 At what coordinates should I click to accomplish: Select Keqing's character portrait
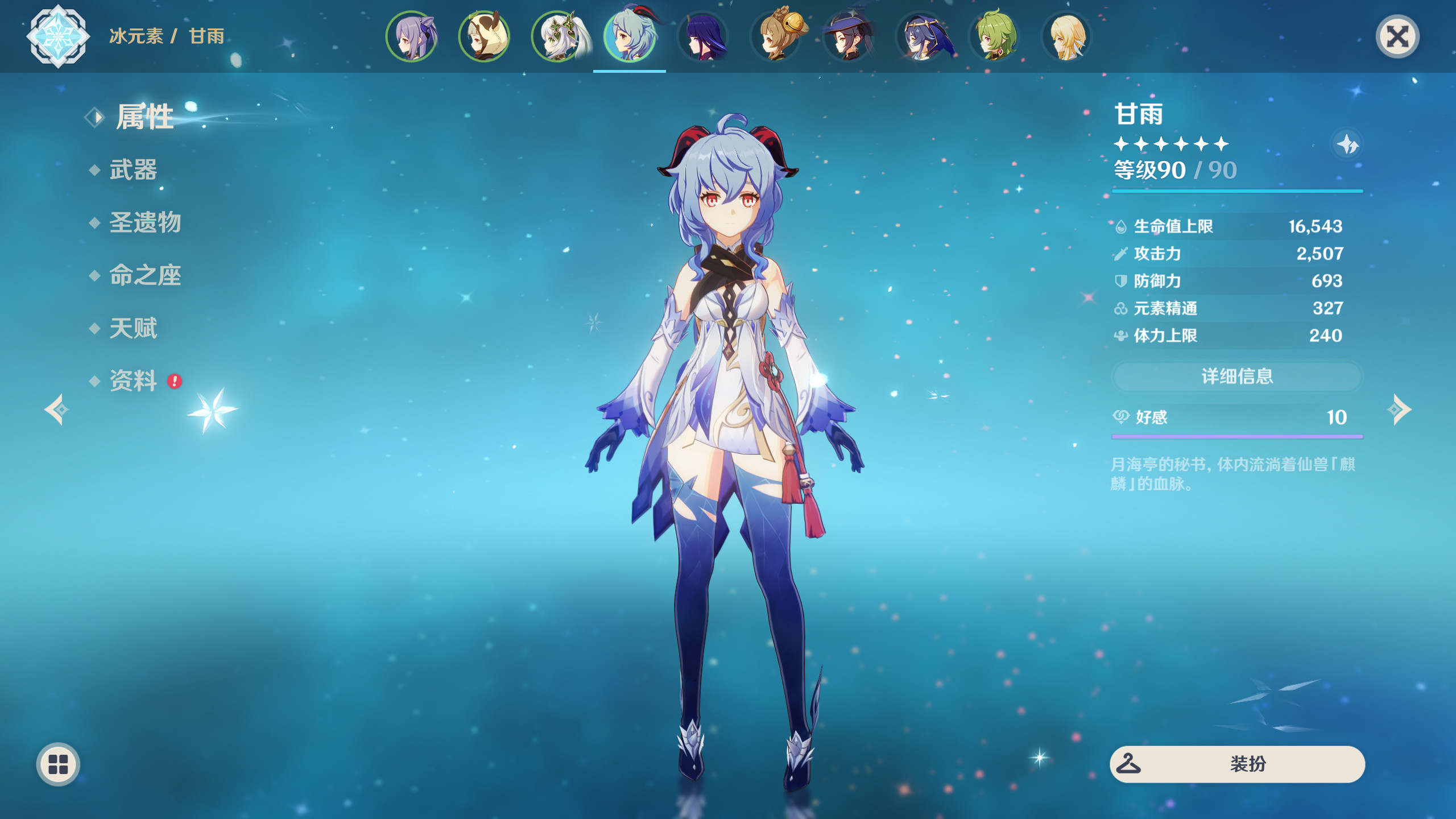click(412, 36)
